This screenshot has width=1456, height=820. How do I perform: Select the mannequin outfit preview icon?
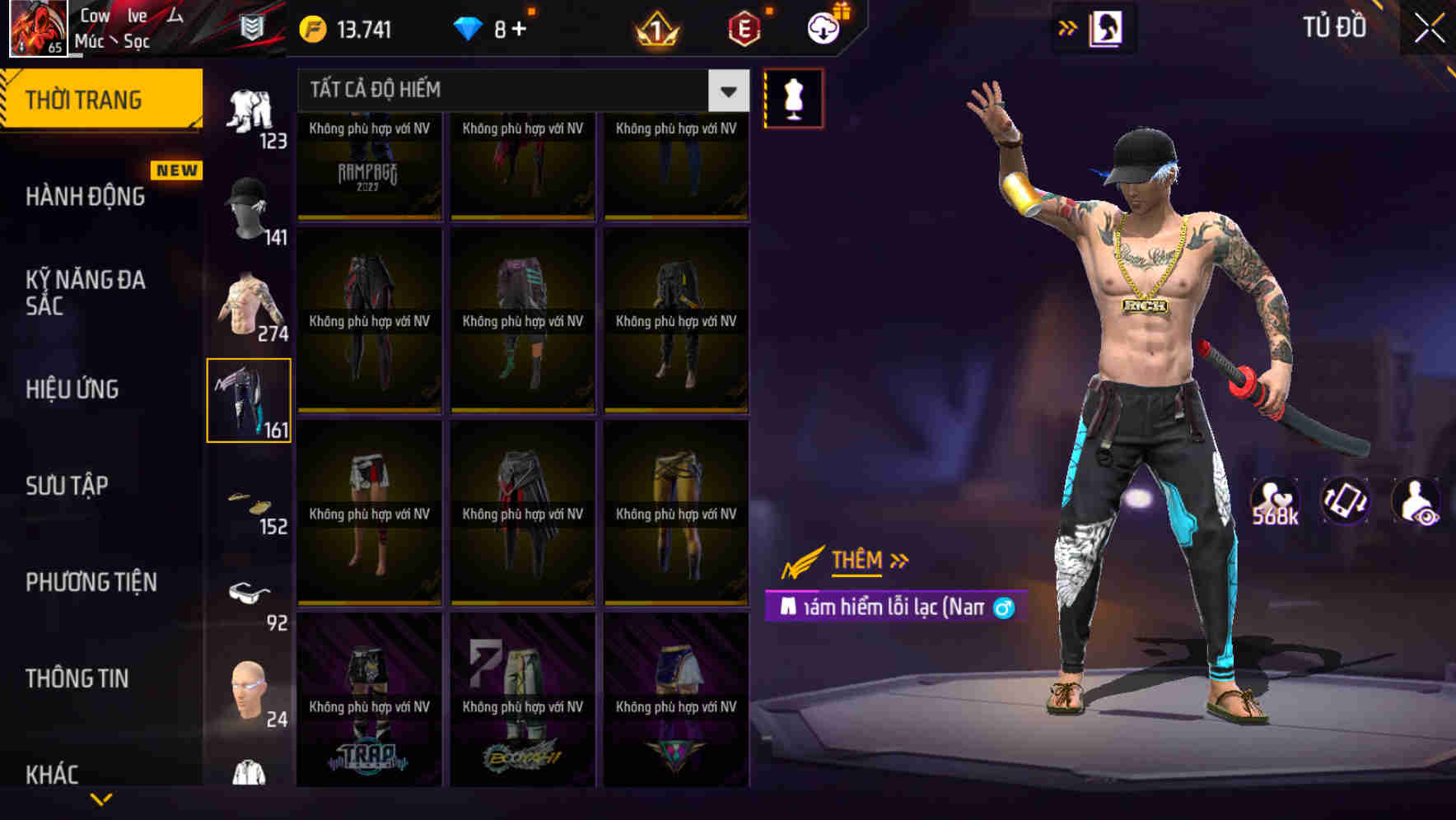793,97
